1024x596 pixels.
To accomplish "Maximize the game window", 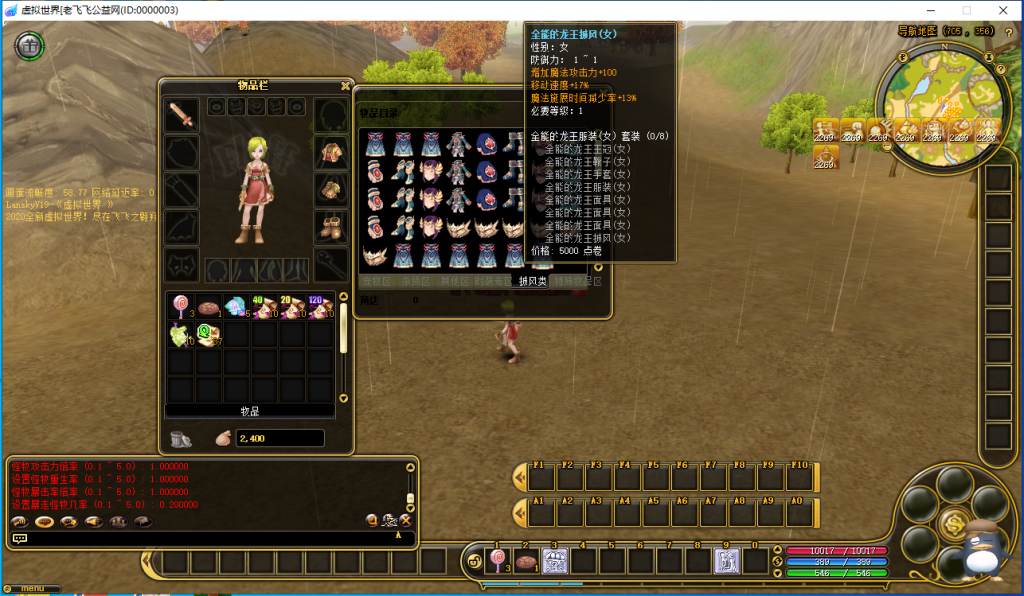I will click(966, 10).
